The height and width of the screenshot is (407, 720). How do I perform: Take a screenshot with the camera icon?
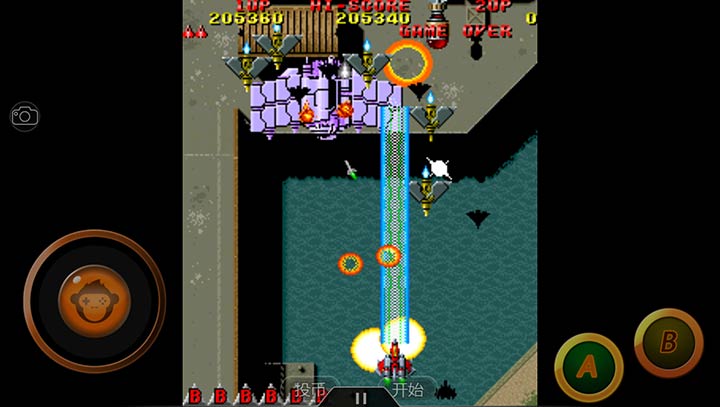[x=24, y=116]
